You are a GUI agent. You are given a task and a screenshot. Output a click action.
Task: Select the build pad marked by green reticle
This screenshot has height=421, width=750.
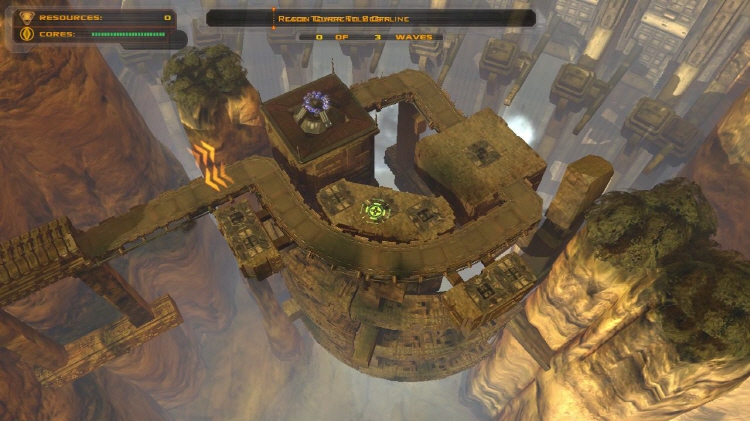pos(374,211)
